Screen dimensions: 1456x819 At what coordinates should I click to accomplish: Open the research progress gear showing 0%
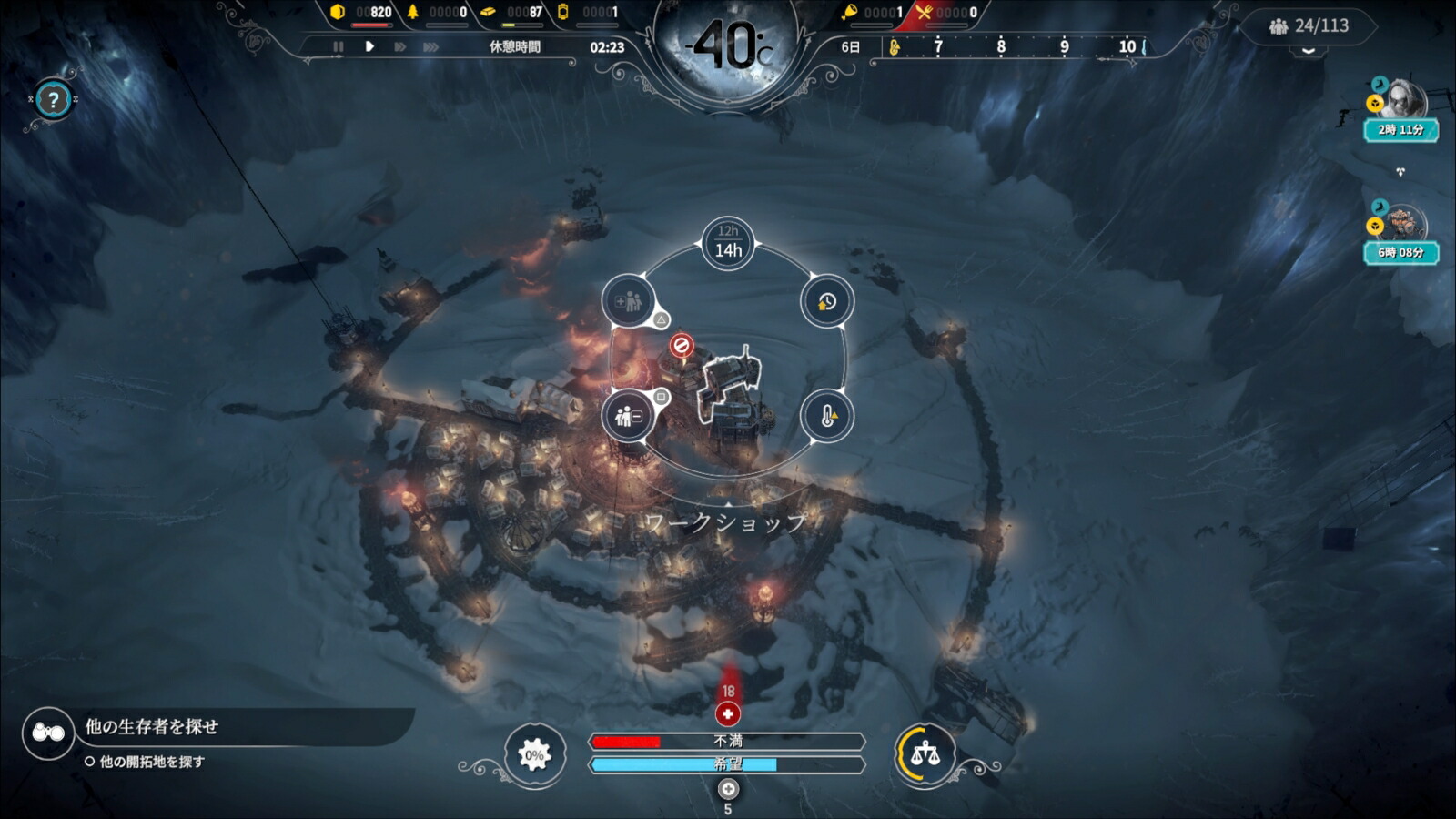535,753
